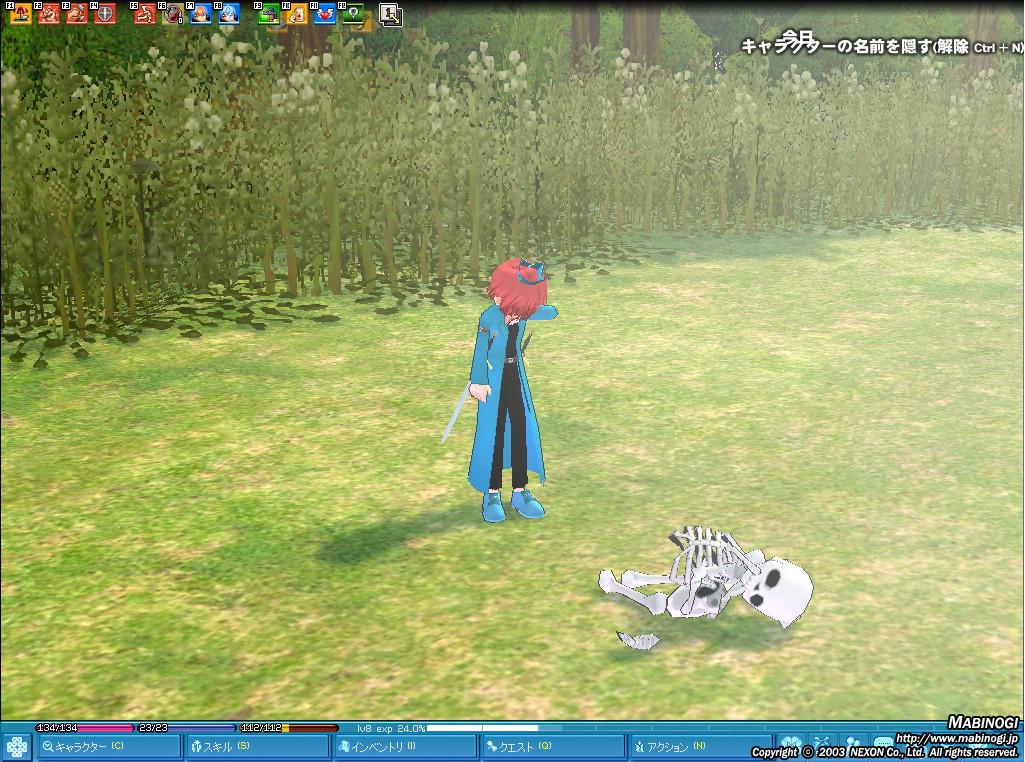
Task: Use the F10 first aid bandage skill
Action: click(297, 14)
